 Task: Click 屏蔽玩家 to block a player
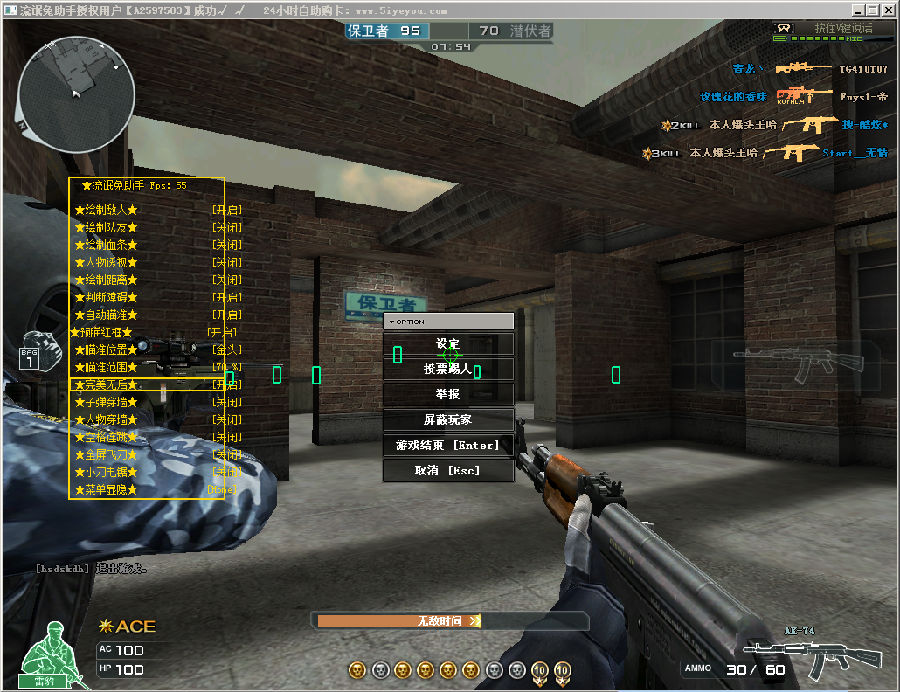pyautogui.click(x=448, y=420)
